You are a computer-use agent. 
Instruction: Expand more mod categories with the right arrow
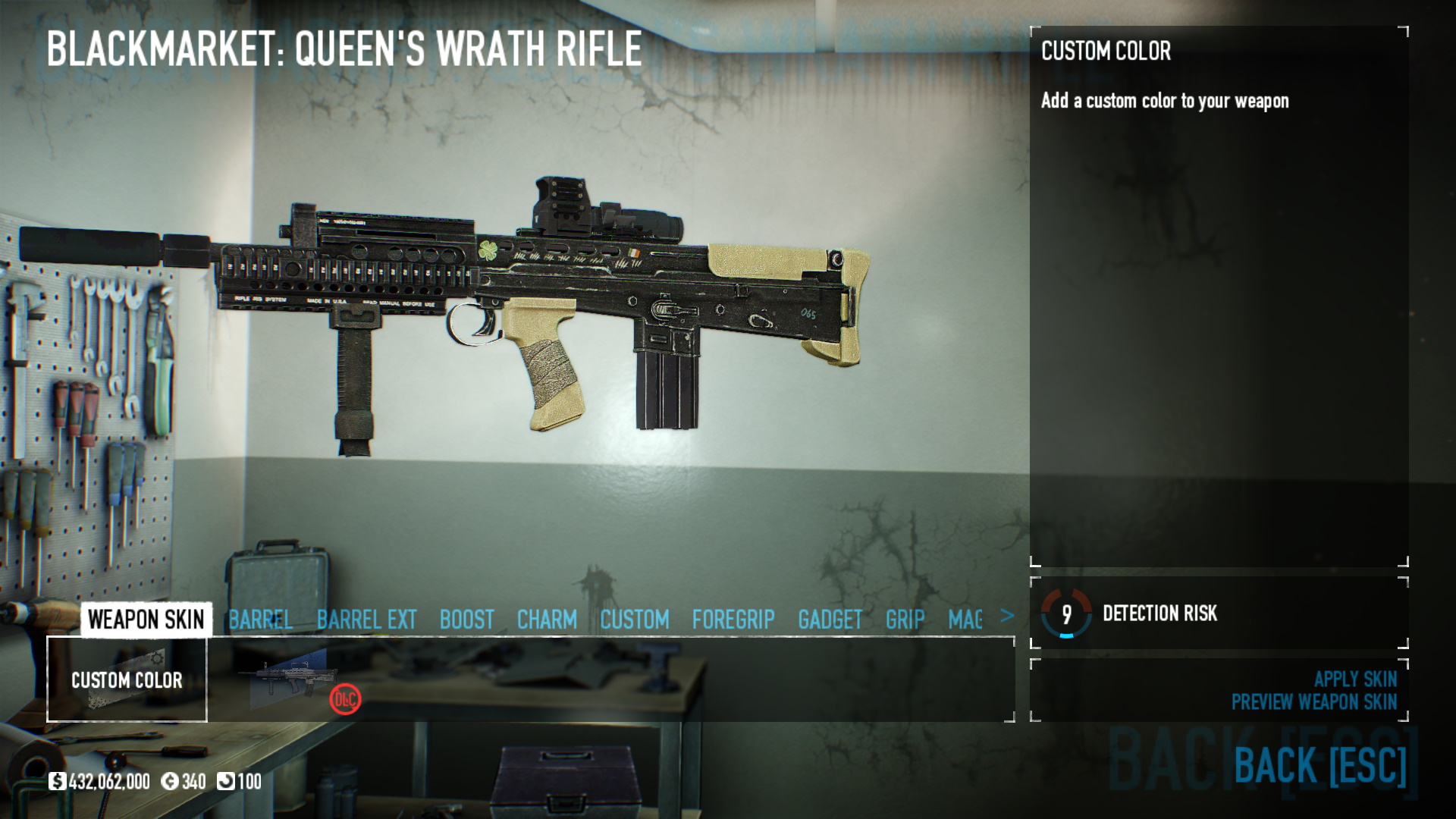tap(1006, 617)
